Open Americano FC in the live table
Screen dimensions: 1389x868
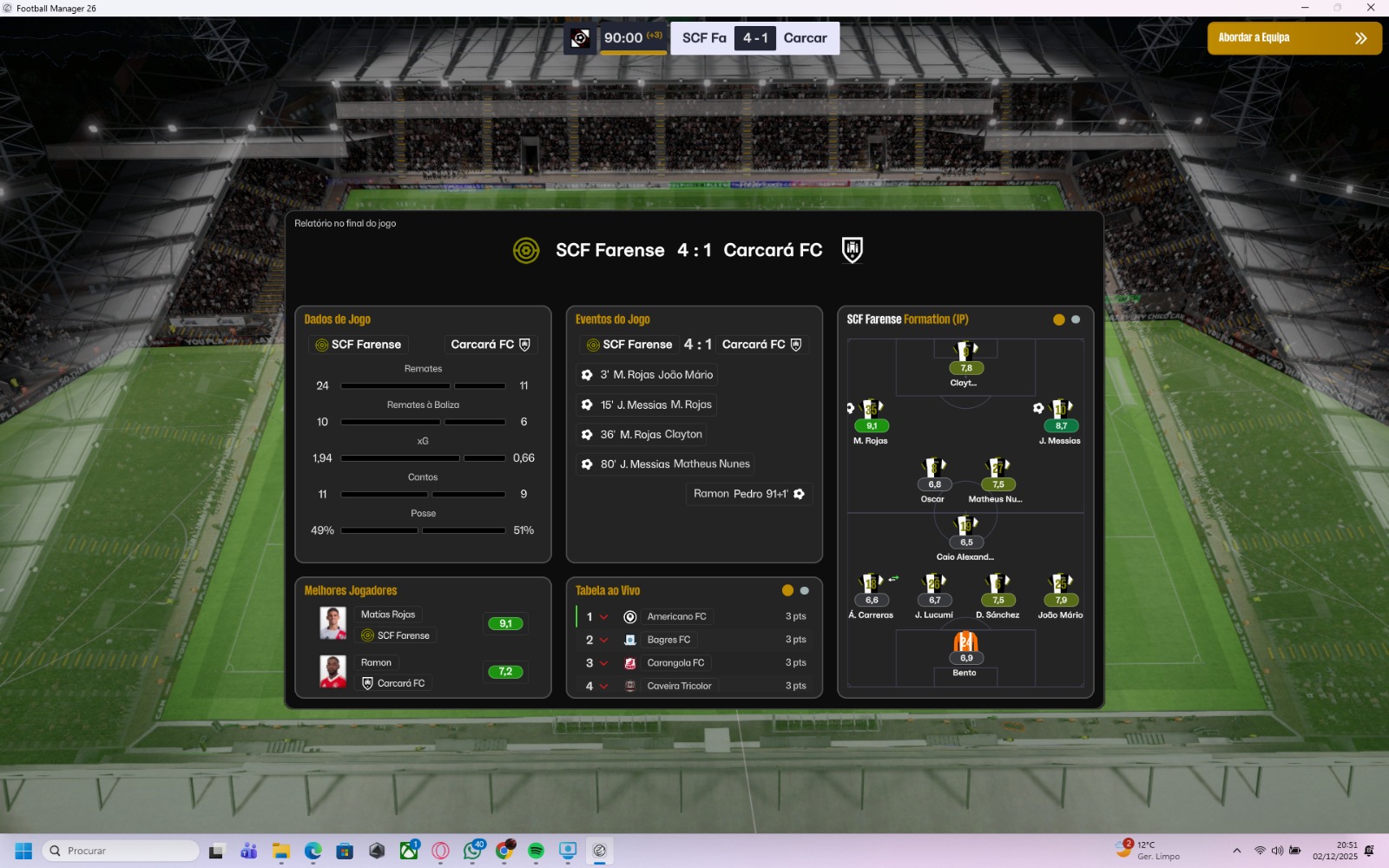click(x=676, y=616)
